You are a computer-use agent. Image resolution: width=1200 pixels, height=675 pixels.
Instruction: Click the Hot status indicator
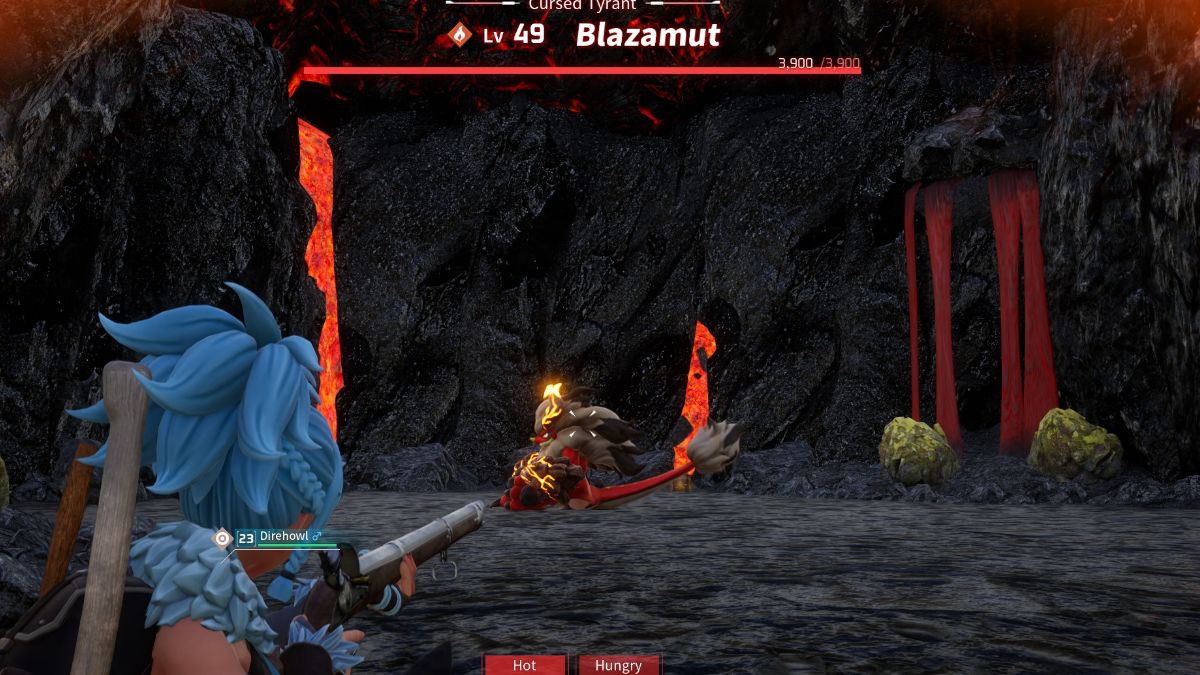click(525, 665)
